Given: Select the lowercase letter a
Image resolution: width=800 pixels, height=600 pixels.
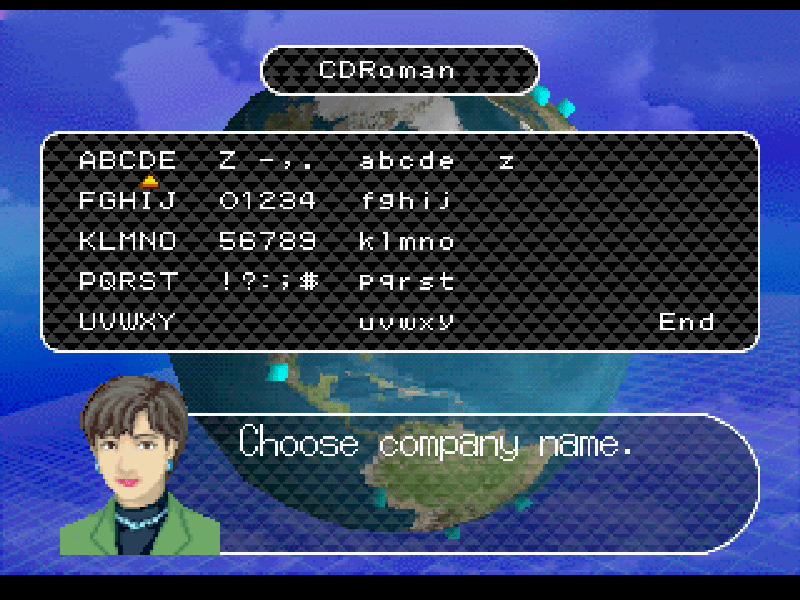Looking at the screenshot, I should pos(367,160).
